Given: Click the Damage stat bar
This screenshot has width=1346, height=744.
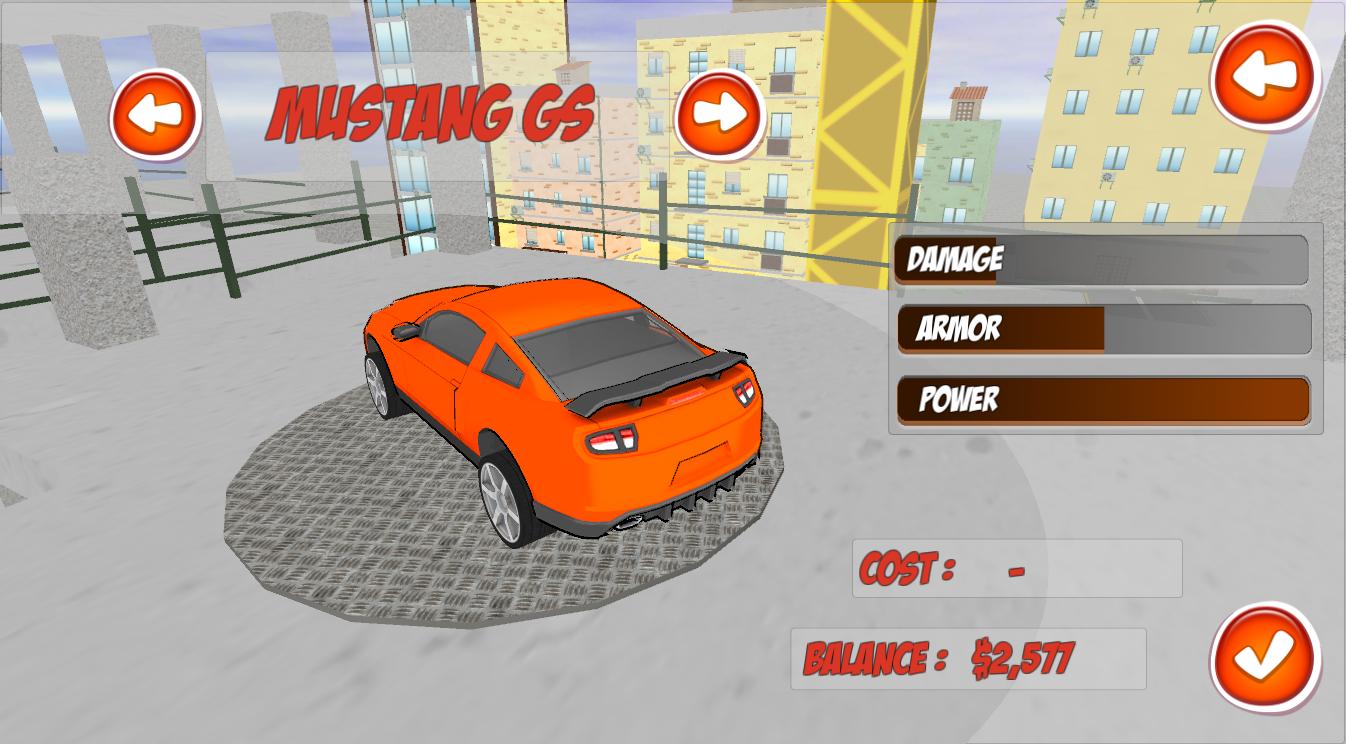Looking at the screenshot, I should click(1103, 261).
